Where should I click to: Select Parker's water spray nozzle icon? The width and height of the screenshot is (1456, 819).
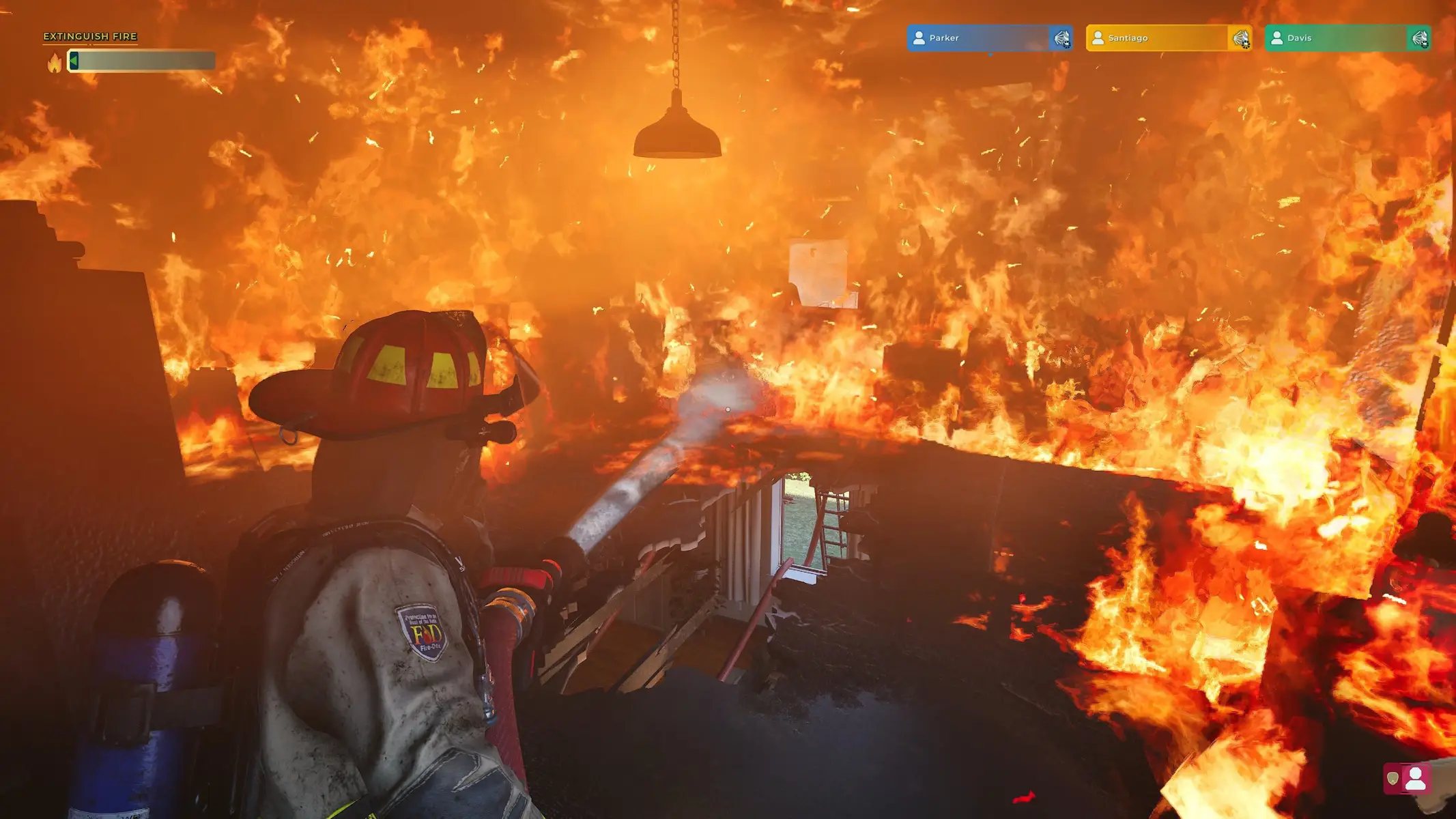(1061, 39)
